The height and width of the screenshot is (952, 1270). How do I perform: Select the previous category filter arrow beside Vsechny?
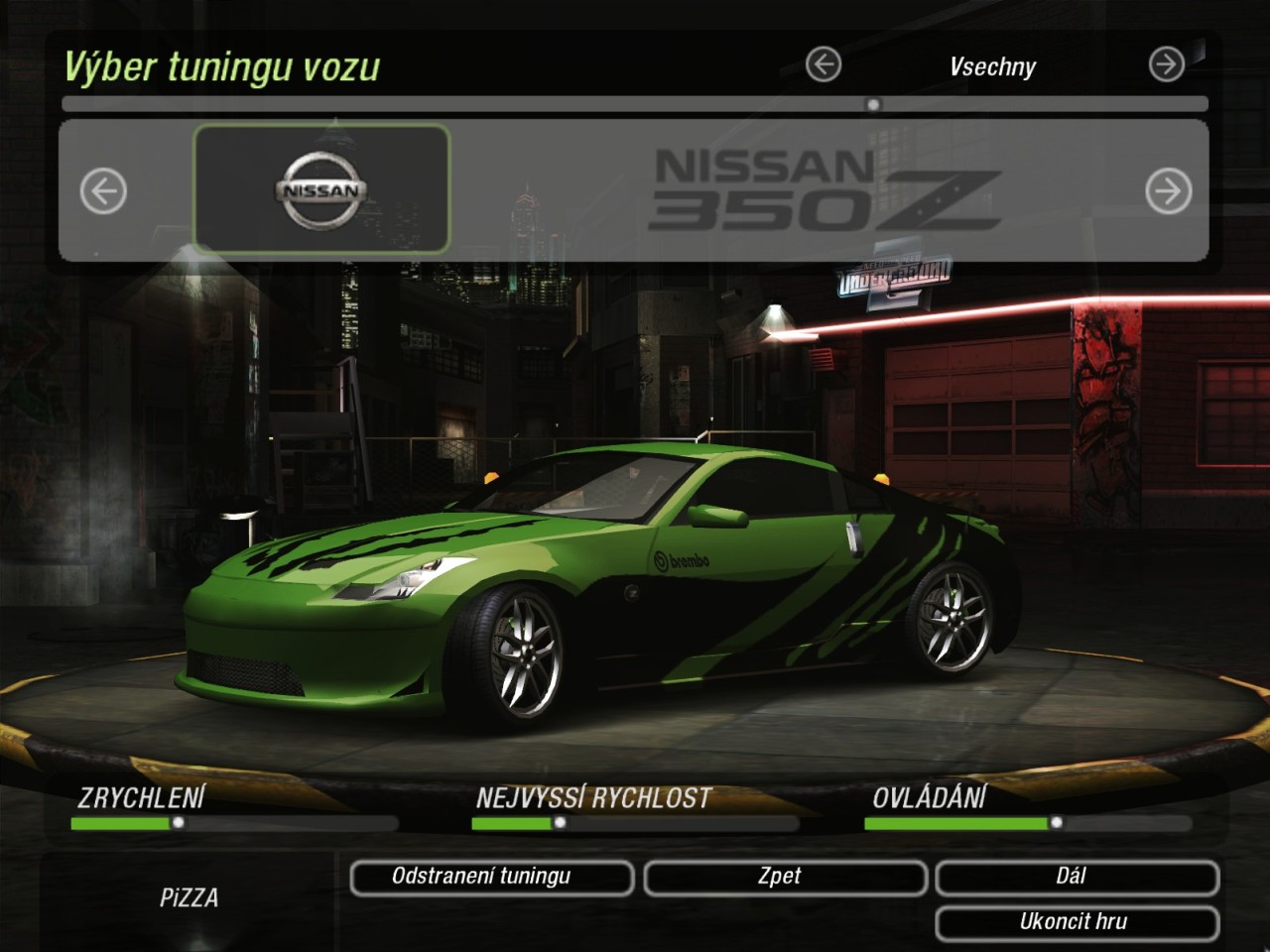point(824,65)
